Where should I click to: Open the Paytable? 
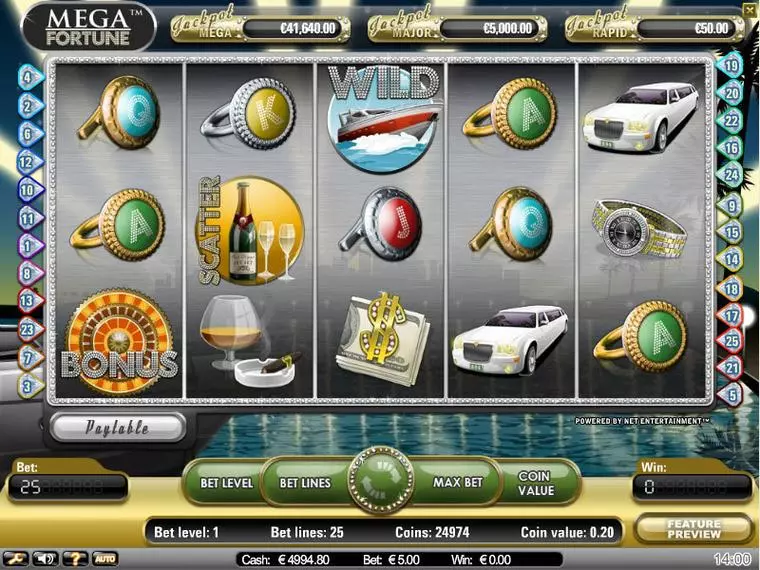[x=117, y=427]
